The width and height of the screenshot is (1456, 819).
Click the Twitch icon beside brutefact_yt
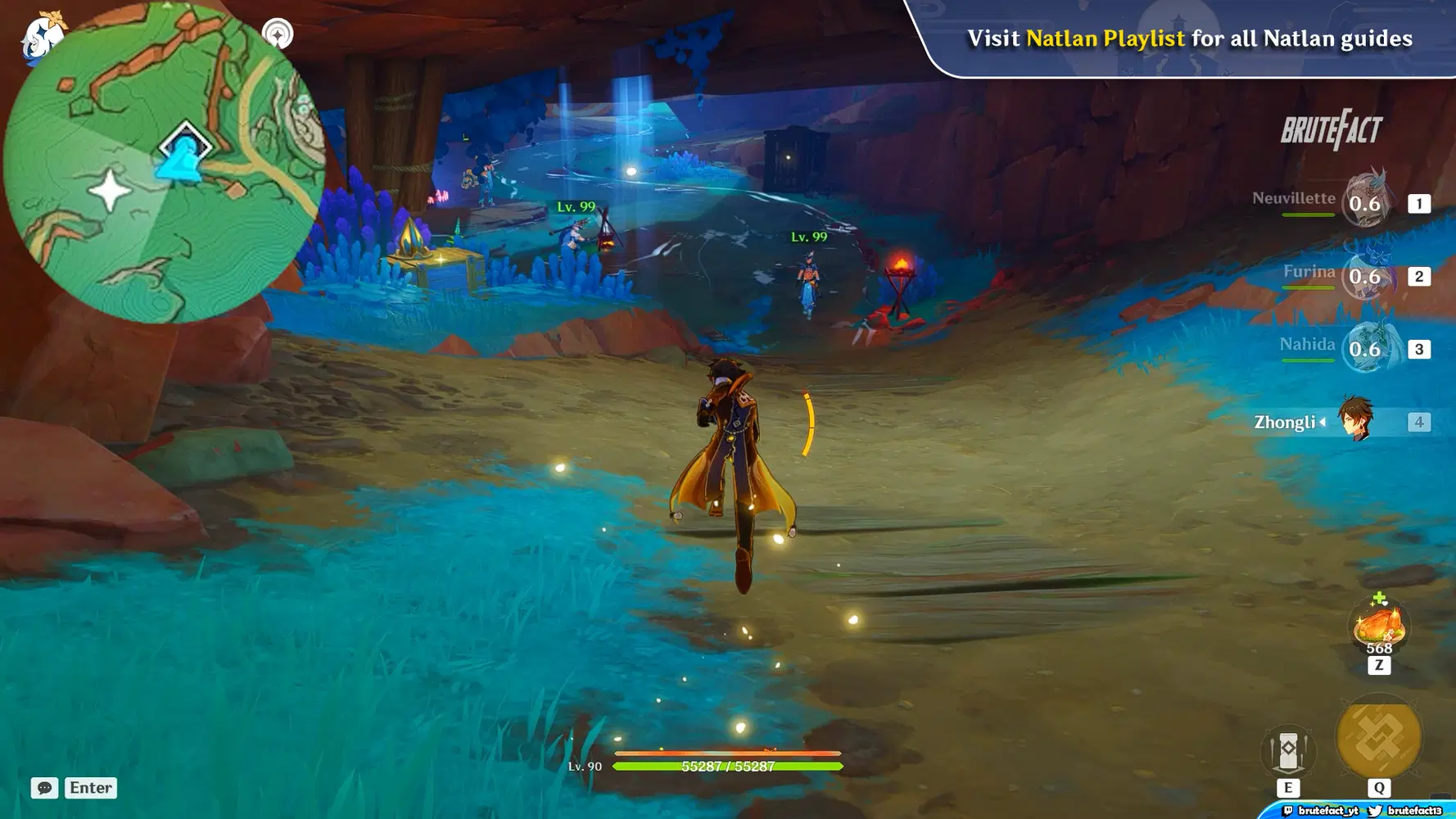1289,810
